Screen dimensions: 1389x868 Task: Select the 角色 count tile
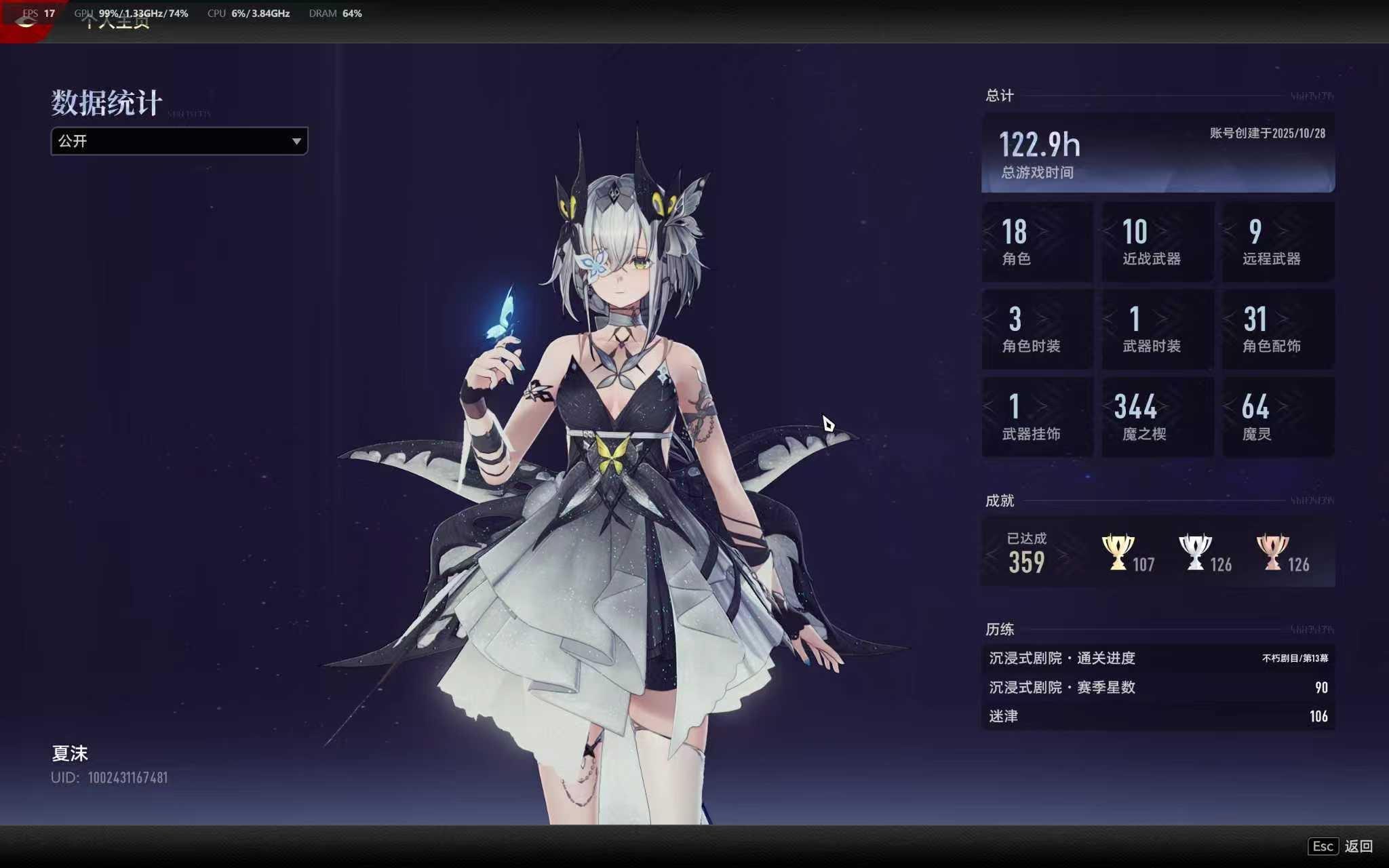(x=1037, y=241)
